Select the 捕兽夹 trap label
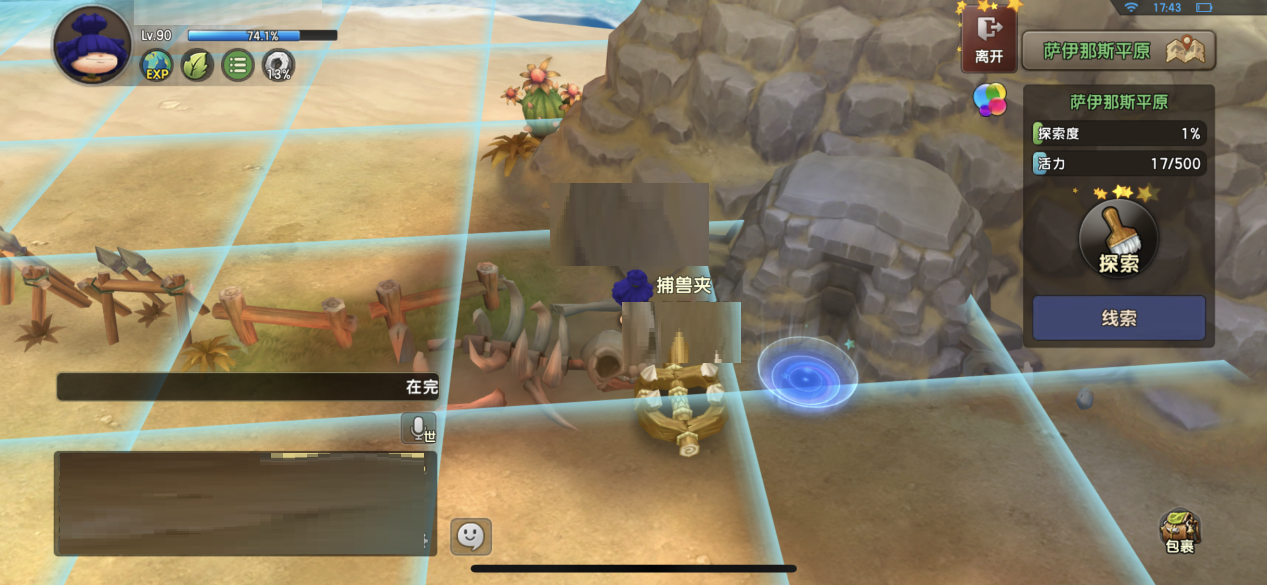The image size is (1267, 585). pyautogui.click(x=683, y=285)
